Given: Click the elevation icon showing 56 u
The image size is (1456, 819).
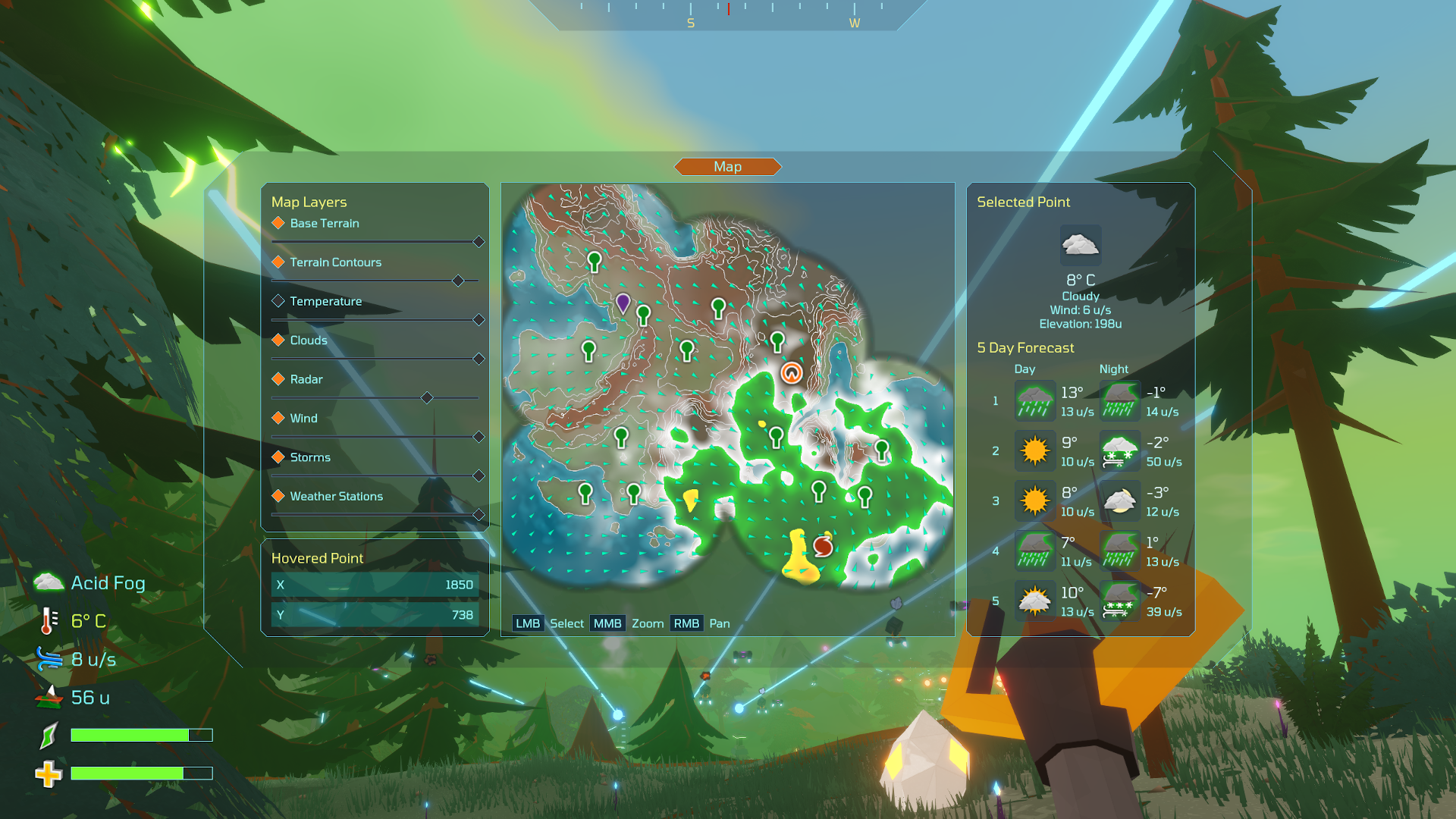Looking at the screenshot, I should (x=48, y=696).
